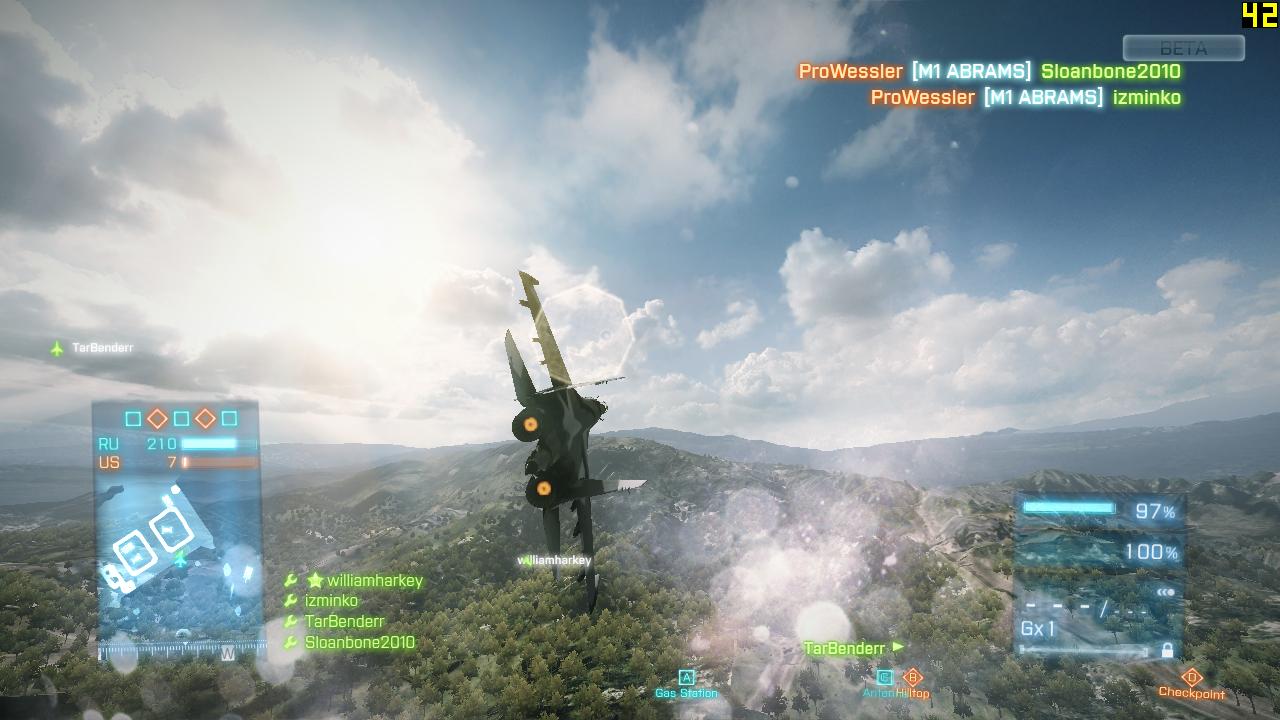Select the Checkpoint objective D marker
Viewport: 1280px width, 720px height.
(x=1191, y=678)
